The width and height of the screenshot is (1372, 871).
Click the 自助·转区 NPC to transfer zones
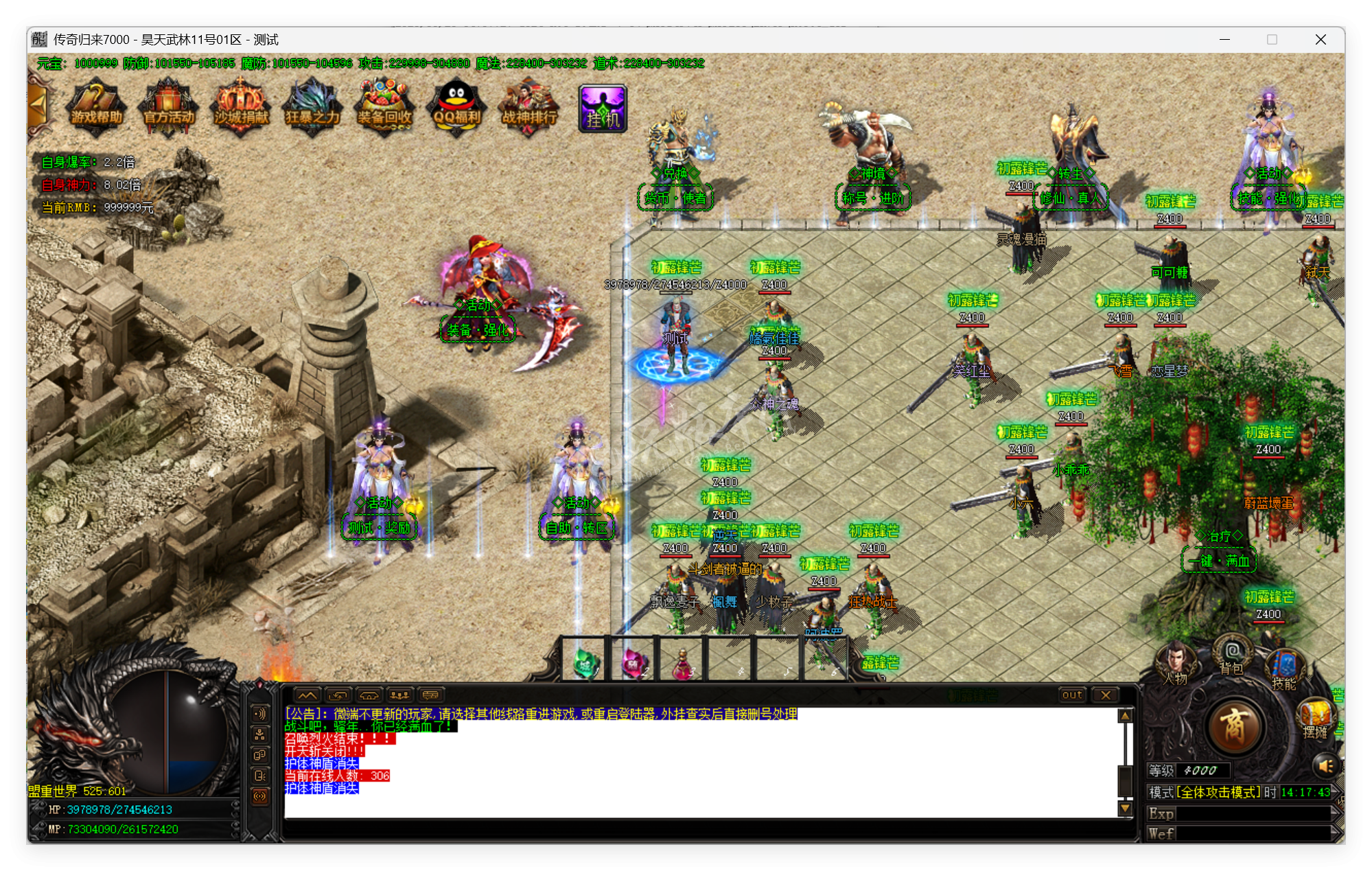(x=577, y=529)
